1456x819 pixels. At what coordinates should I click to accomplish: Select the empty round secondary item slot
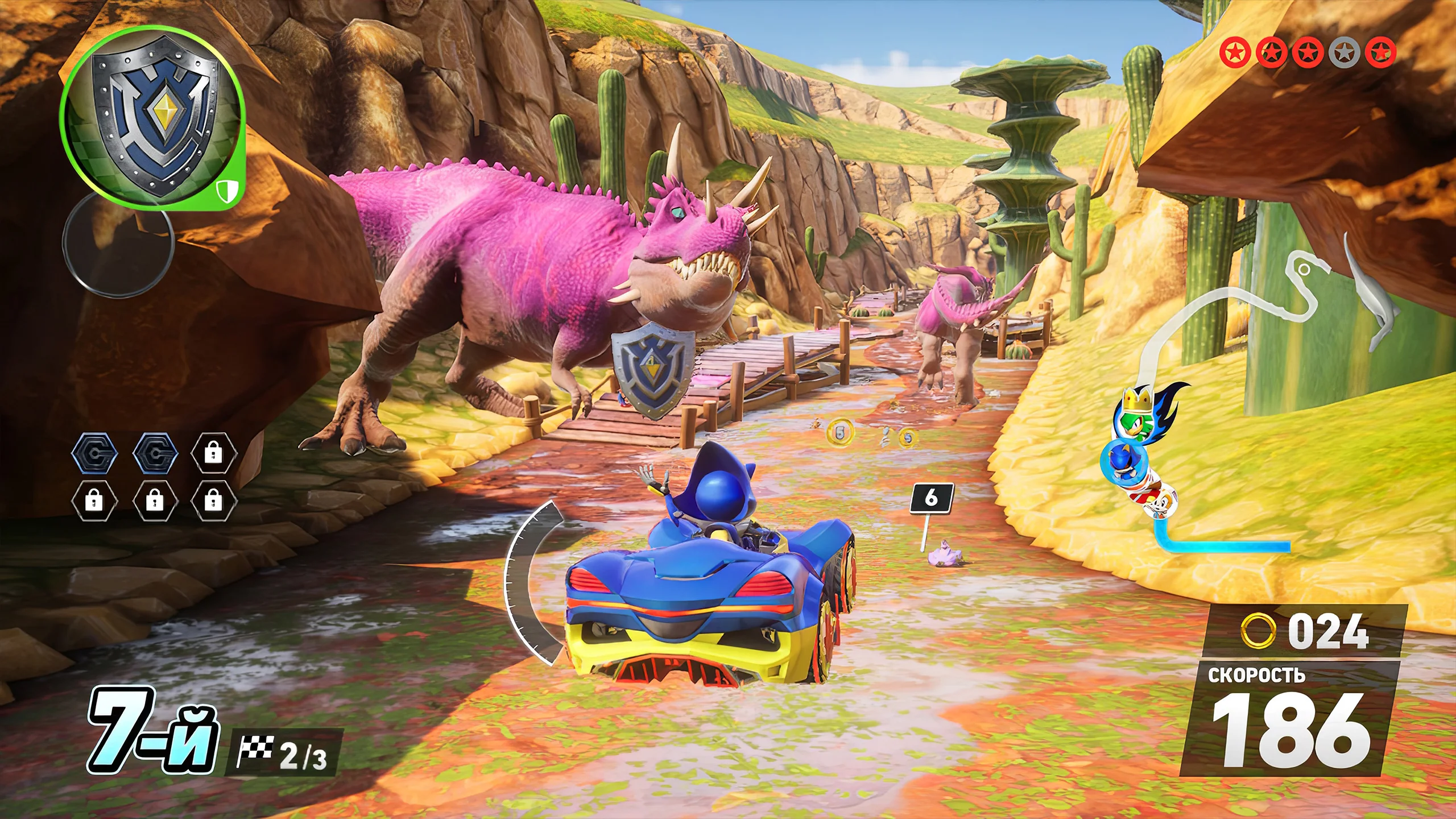tap(118, 243)
